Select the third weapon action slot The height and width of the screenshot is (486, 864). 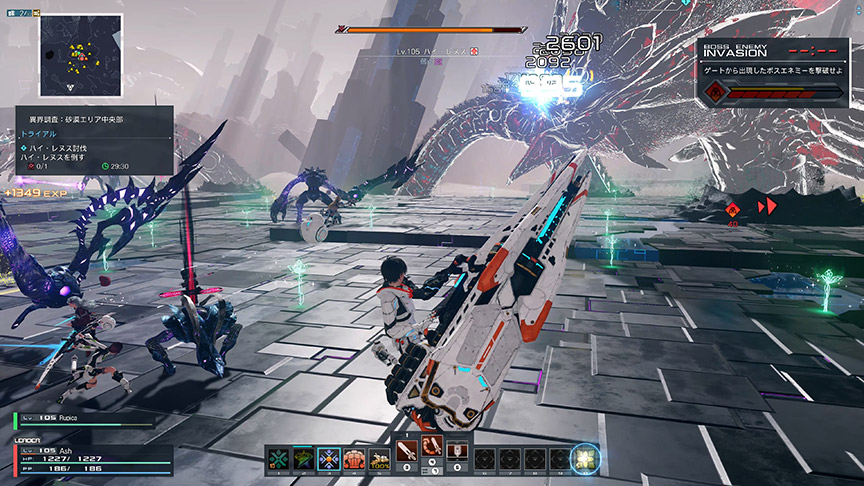pyautogui.click(x=458, y=454)
